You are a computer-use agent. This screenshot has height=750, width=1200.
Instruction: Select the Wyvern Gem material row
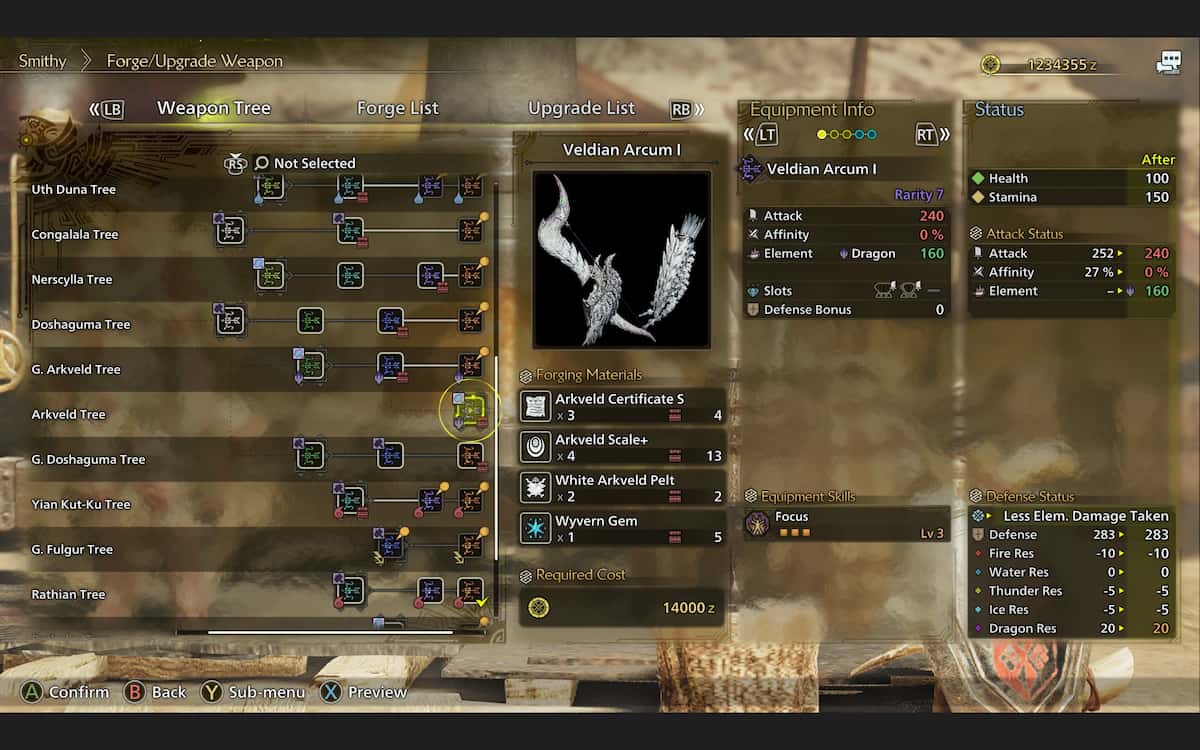621,529
